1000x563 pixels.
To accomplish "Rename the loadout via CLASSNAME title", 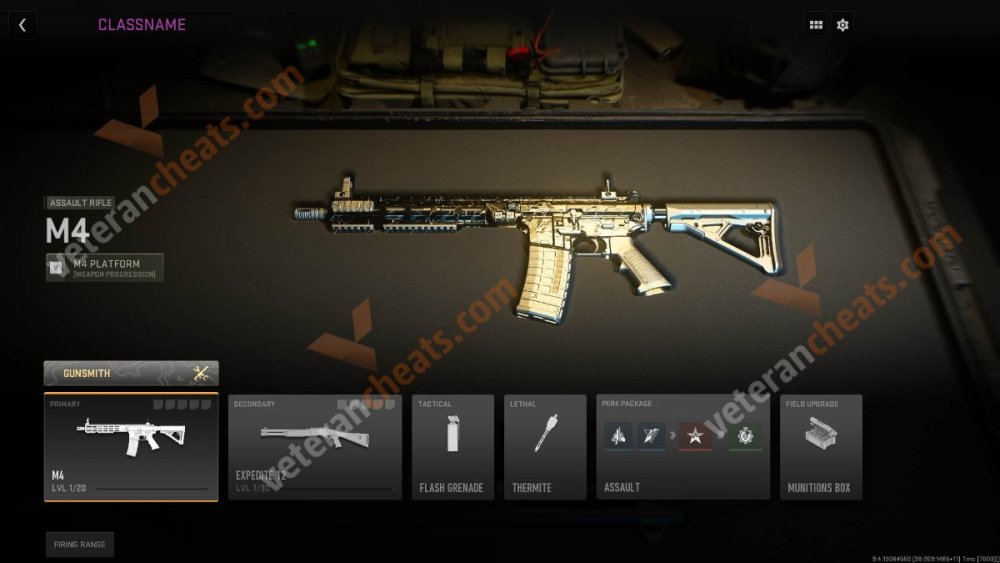I will (141, 25).
